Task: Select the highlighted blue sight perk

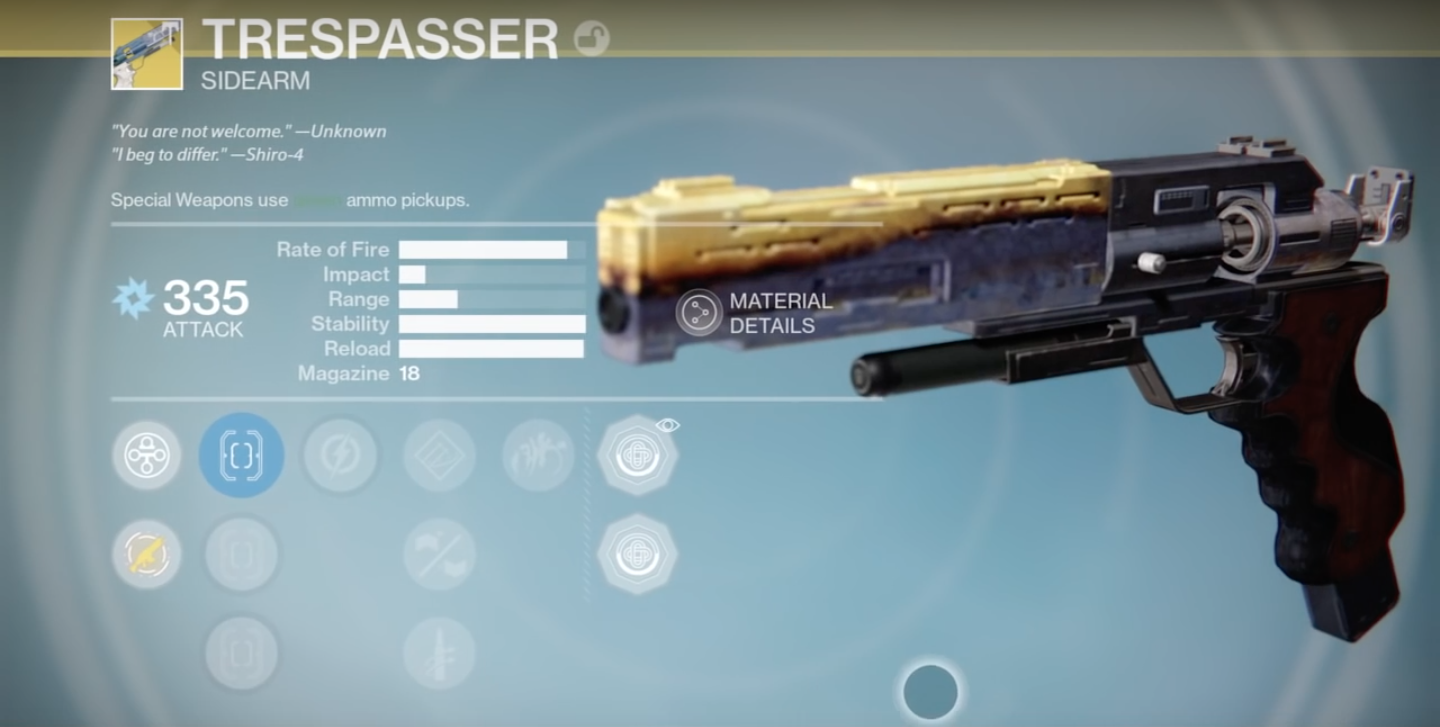Action: pyautogui.click(x=239, y=454)
